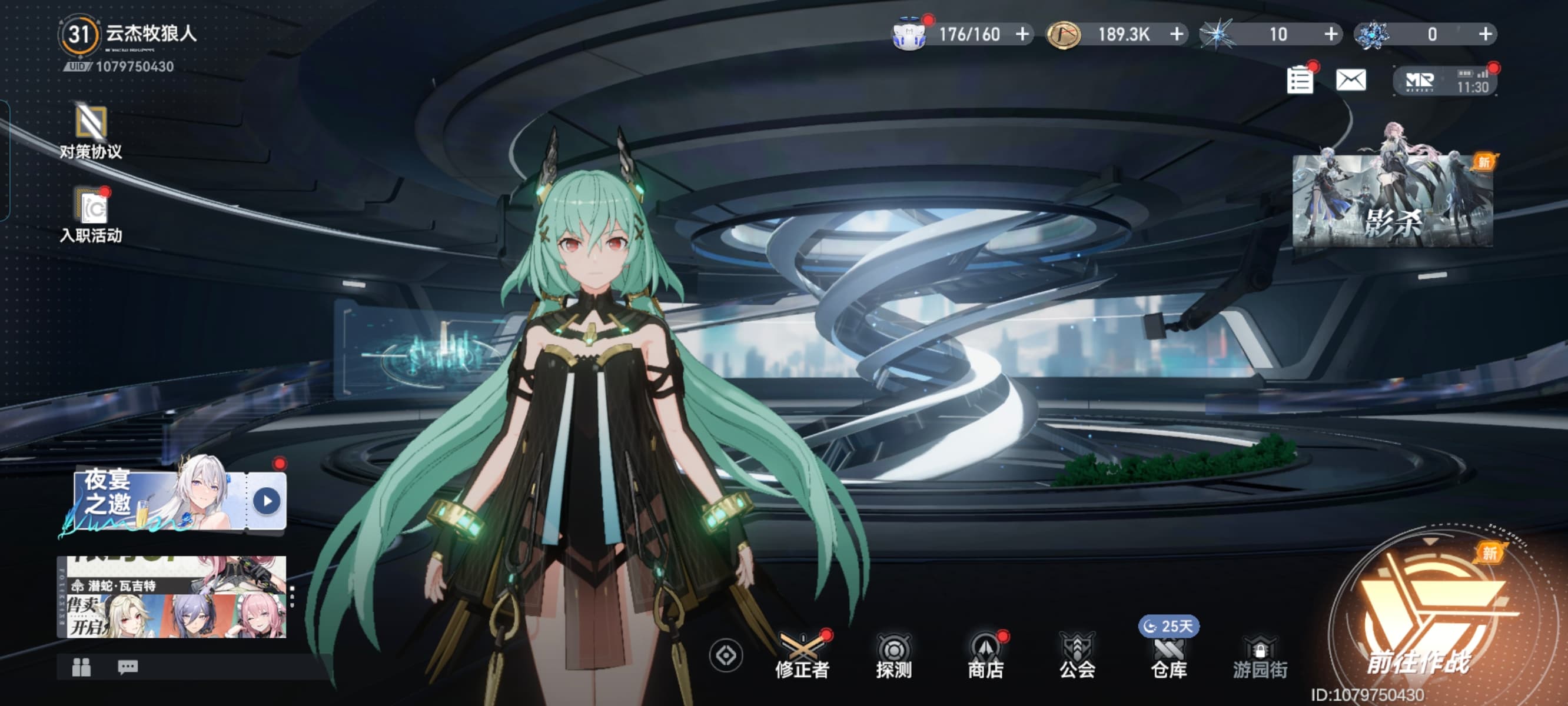The image size is (1568, 706).
Task: Select the locked 游园街 entry
Action: click(1260, 657)
